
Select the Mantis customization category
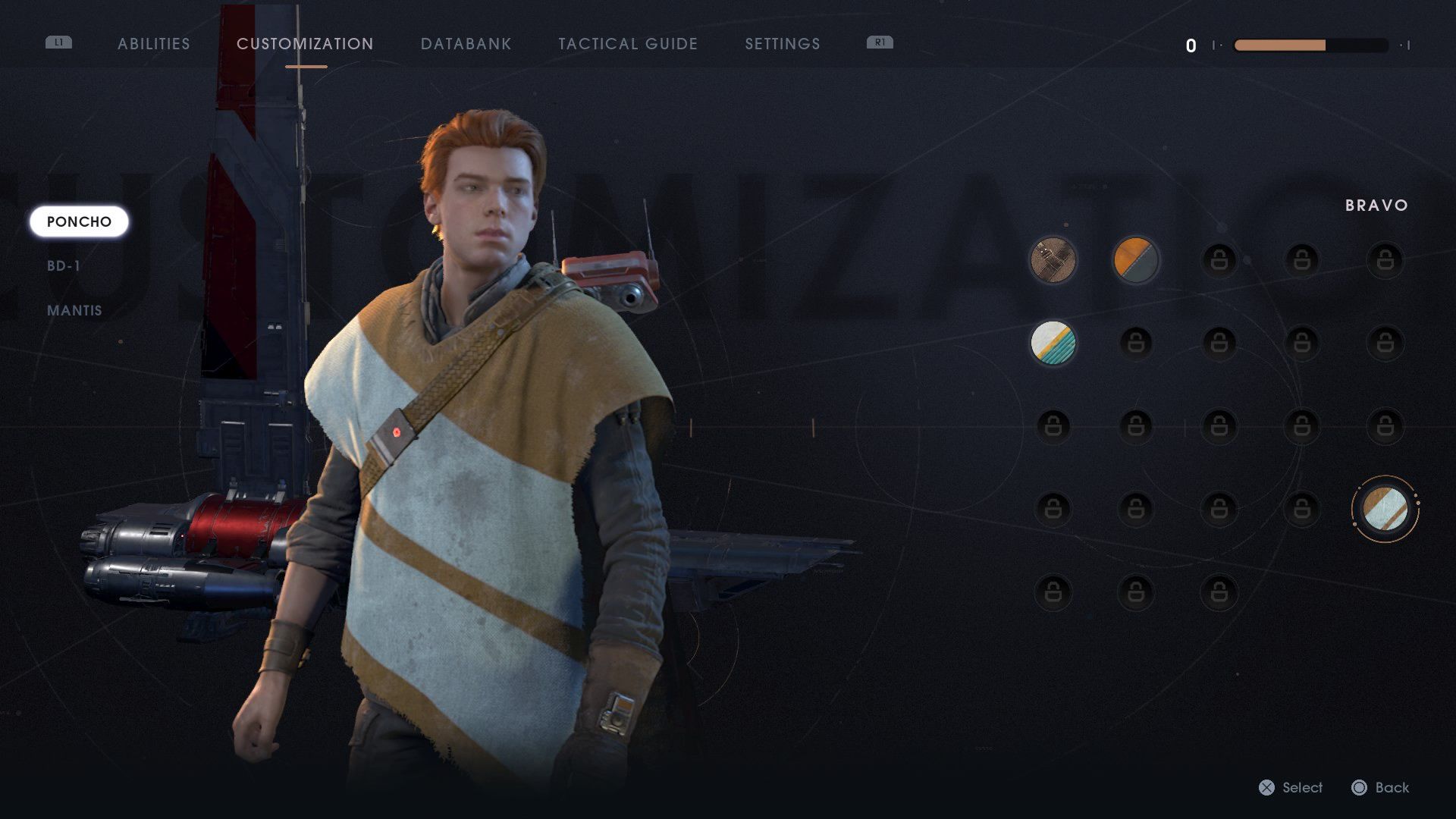pyautogui.click(x=74, y=310)
